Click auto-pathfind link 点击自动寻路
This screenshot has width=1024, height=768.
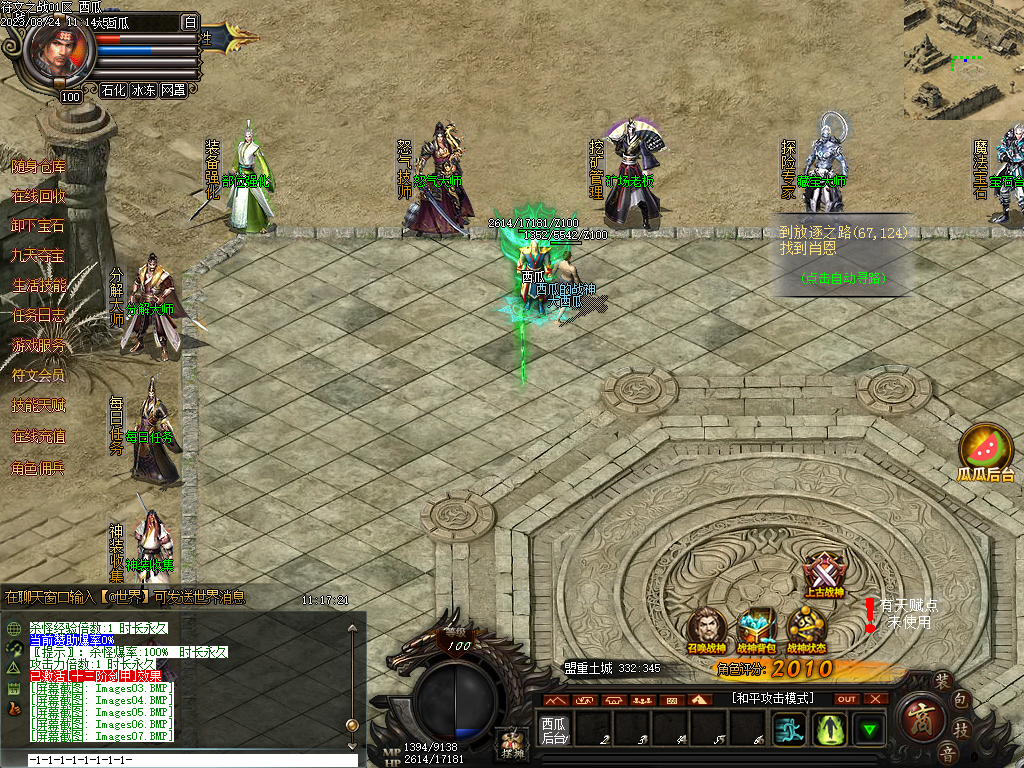tap(844, 278)
